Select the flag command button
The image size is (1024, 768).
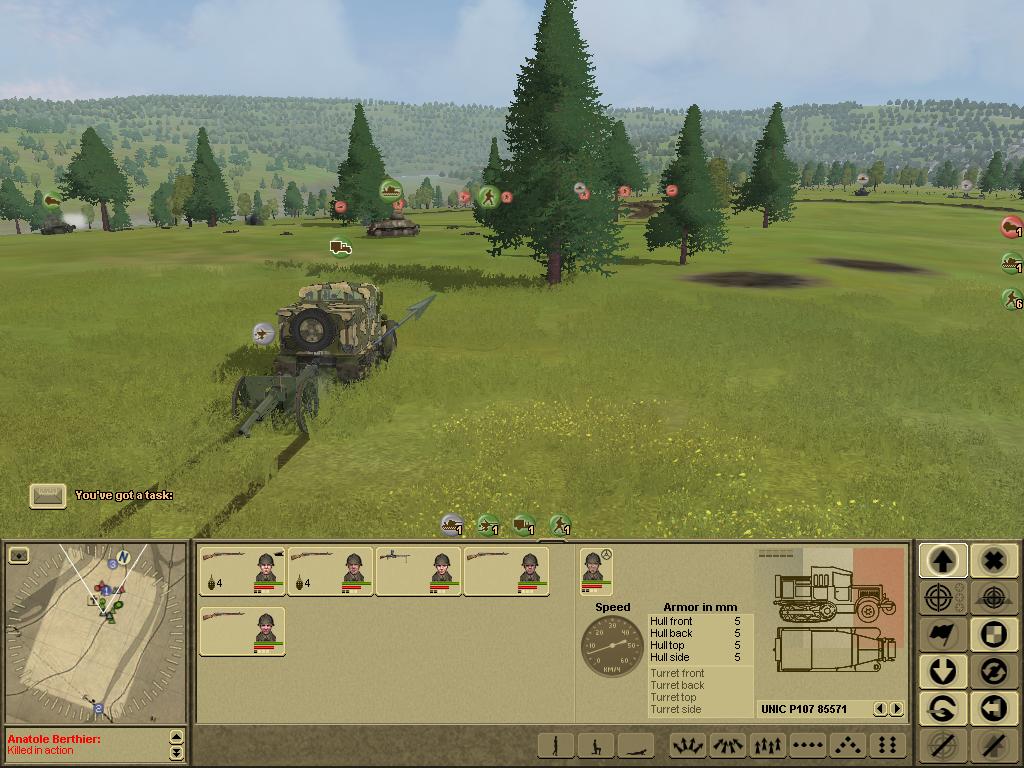tap(942, 634)
